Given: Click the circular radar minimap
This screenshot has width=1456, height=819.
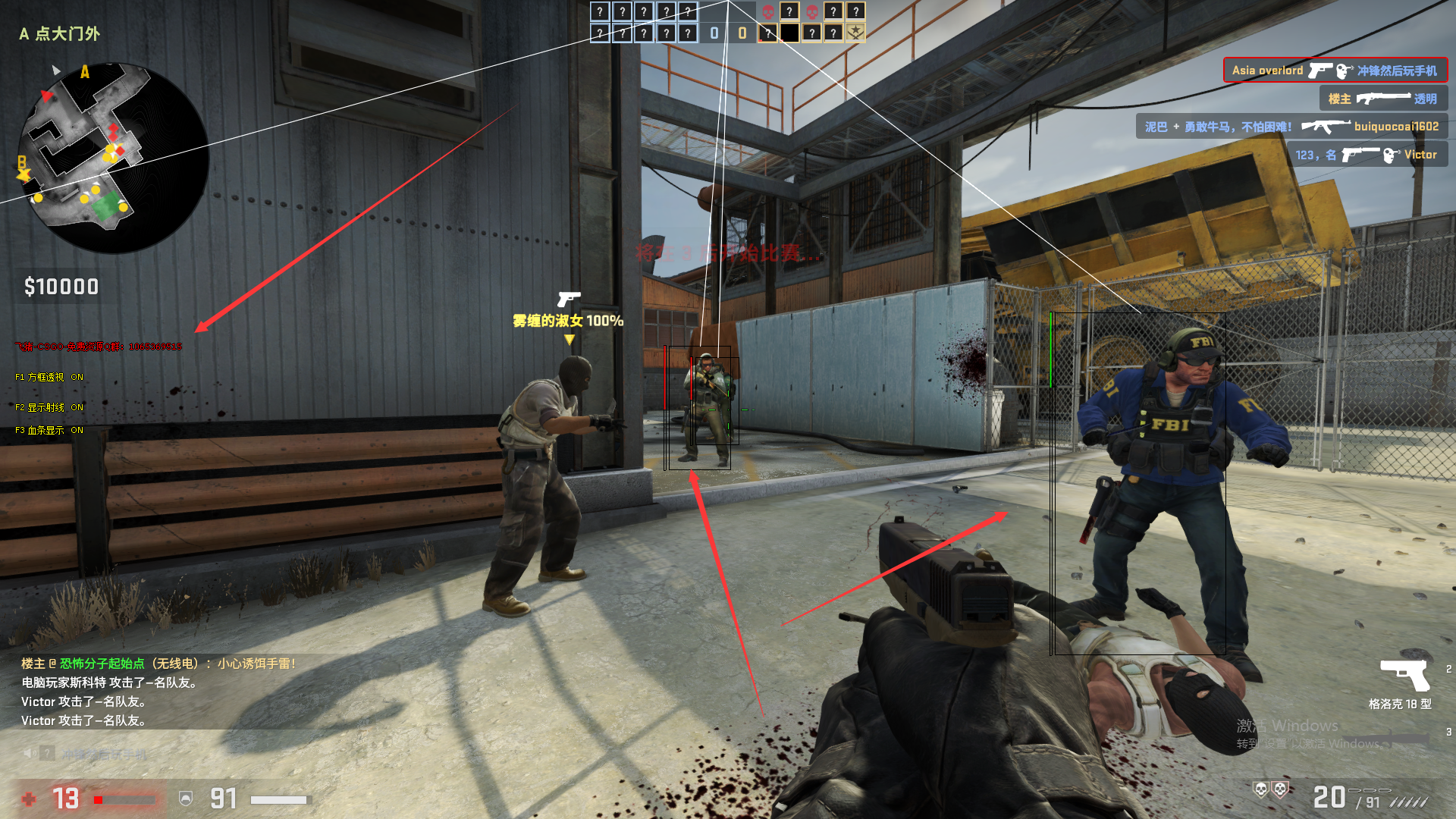Looking at the screenshot, I should [114, 158].
